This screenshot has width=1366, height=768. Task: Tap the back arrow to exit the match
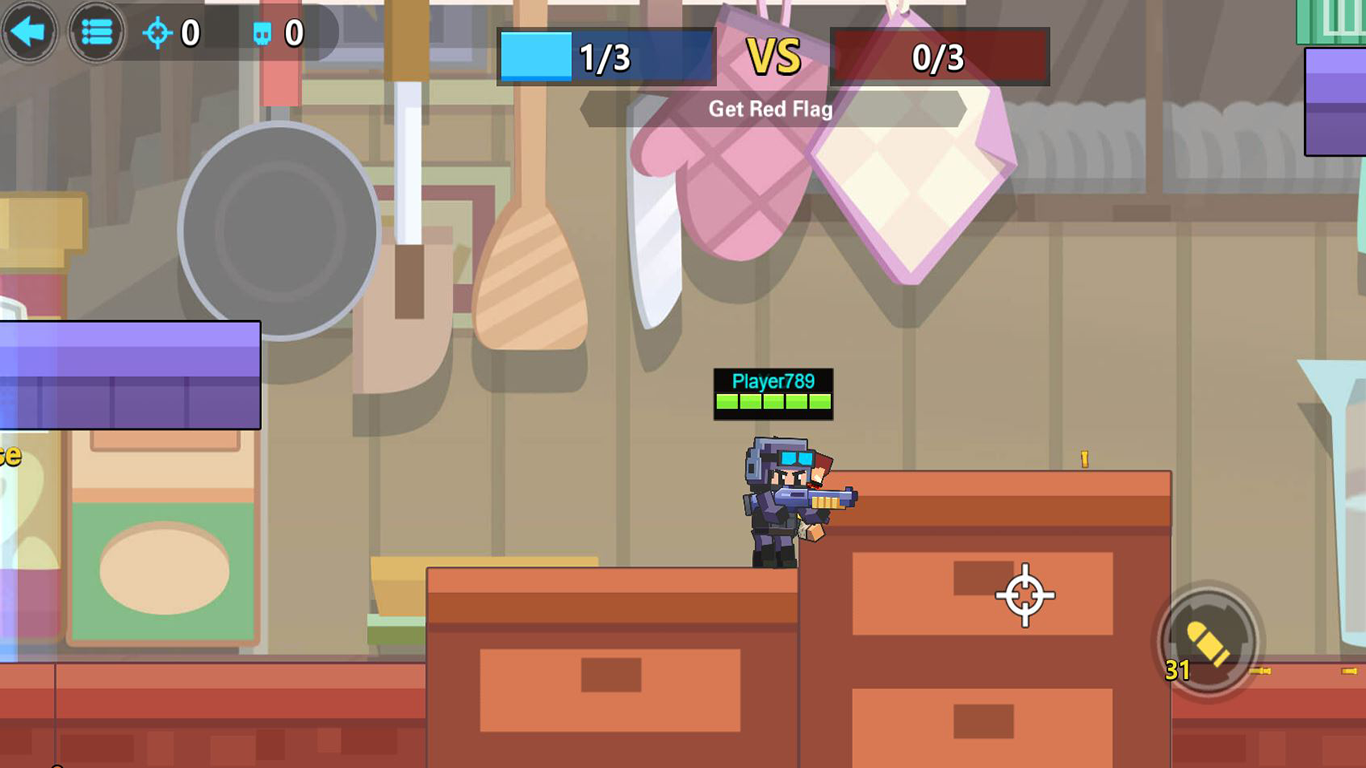(29, 32)
